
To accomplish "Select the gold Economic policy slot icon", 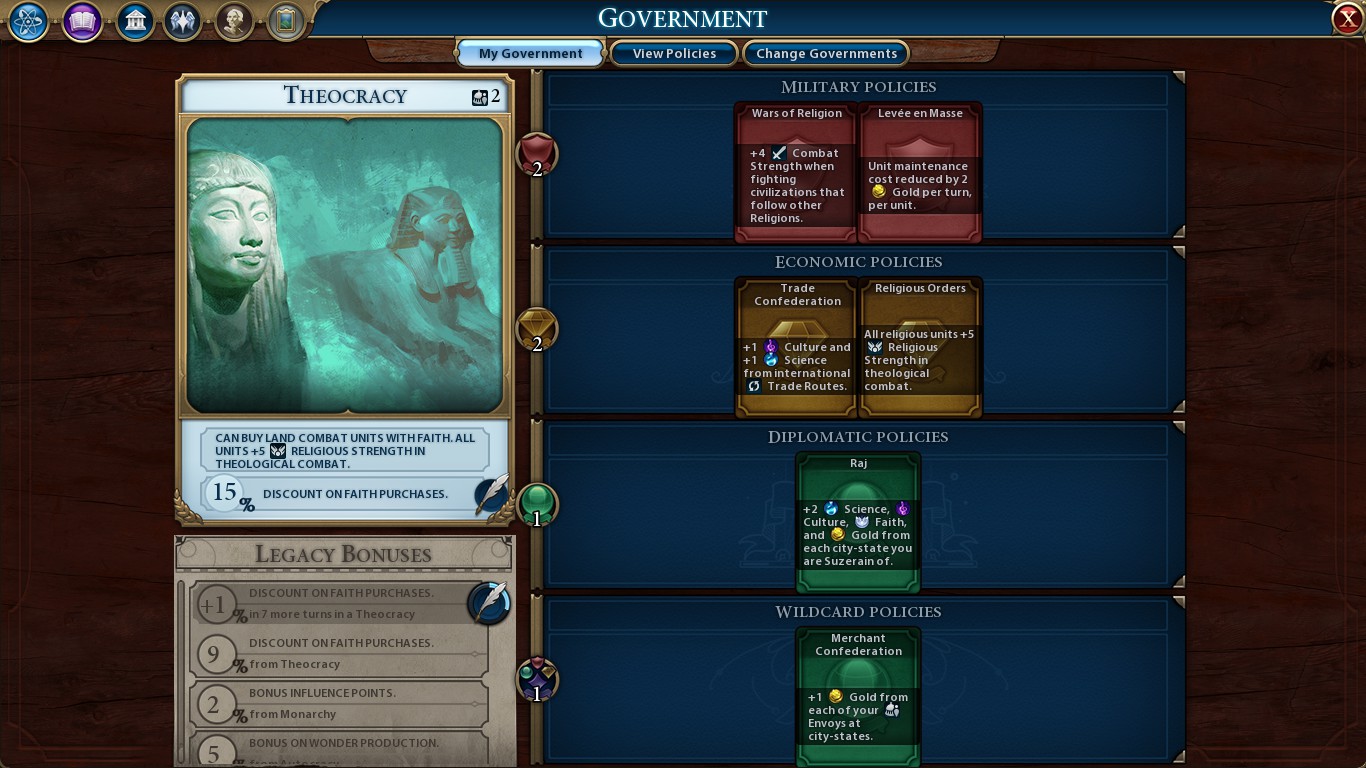I will pos(536,330).
